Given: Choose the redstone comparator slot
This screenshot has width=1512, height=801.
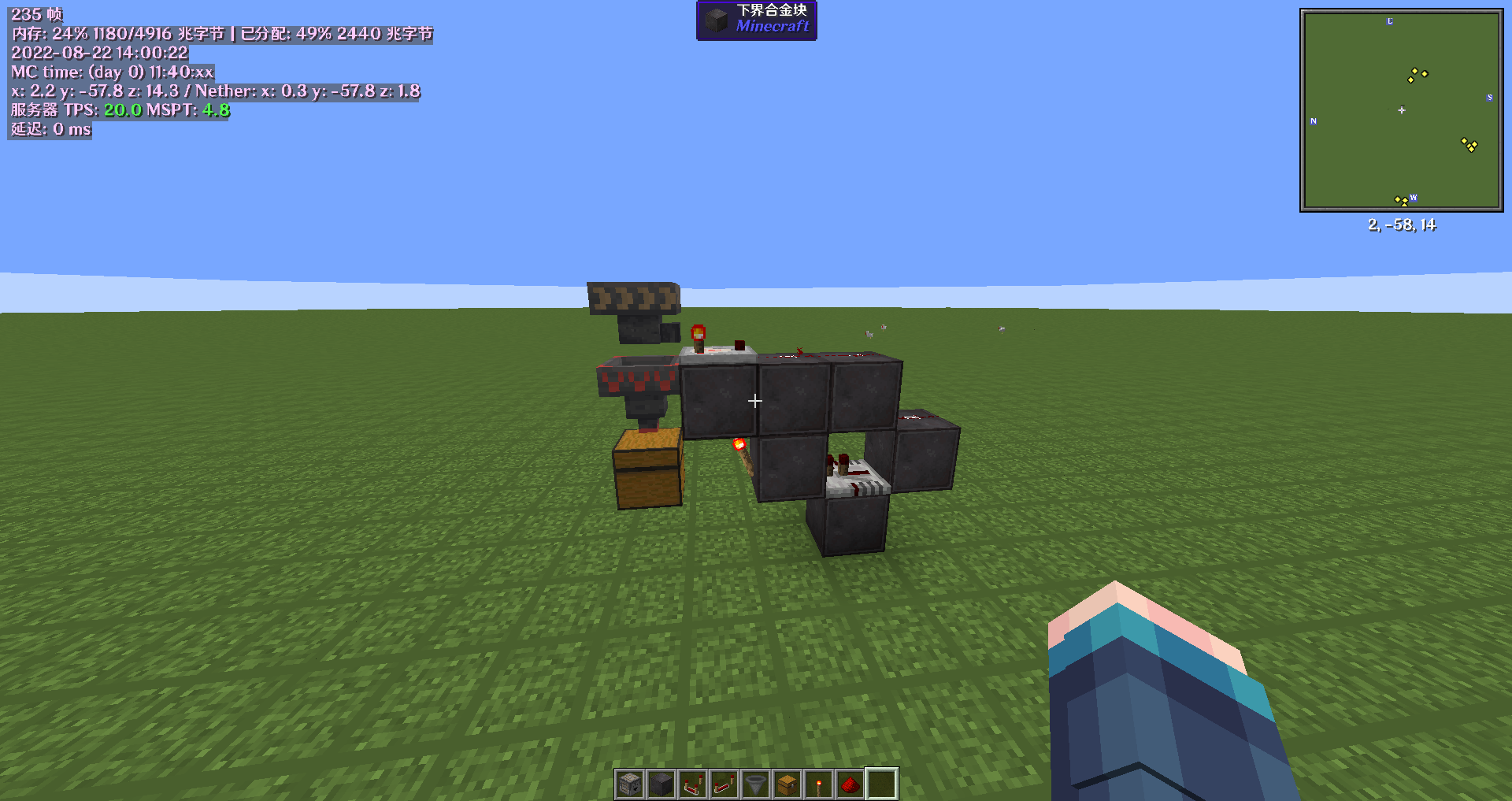Looking at the screenshot, I should 693,784.
